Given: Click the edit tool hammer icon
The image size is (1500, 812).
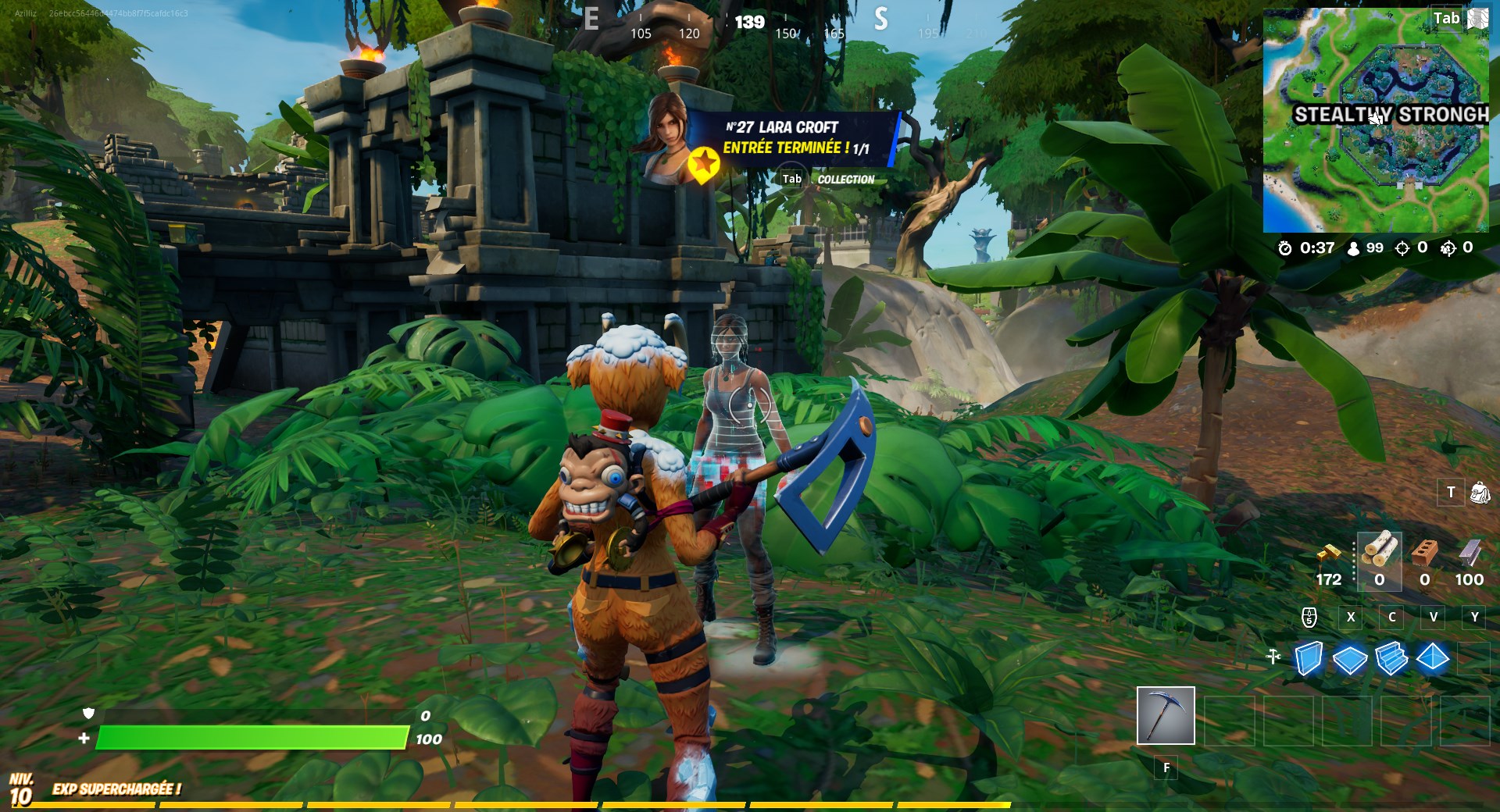Looking at the screenshot, I should tap(1273, 658).
